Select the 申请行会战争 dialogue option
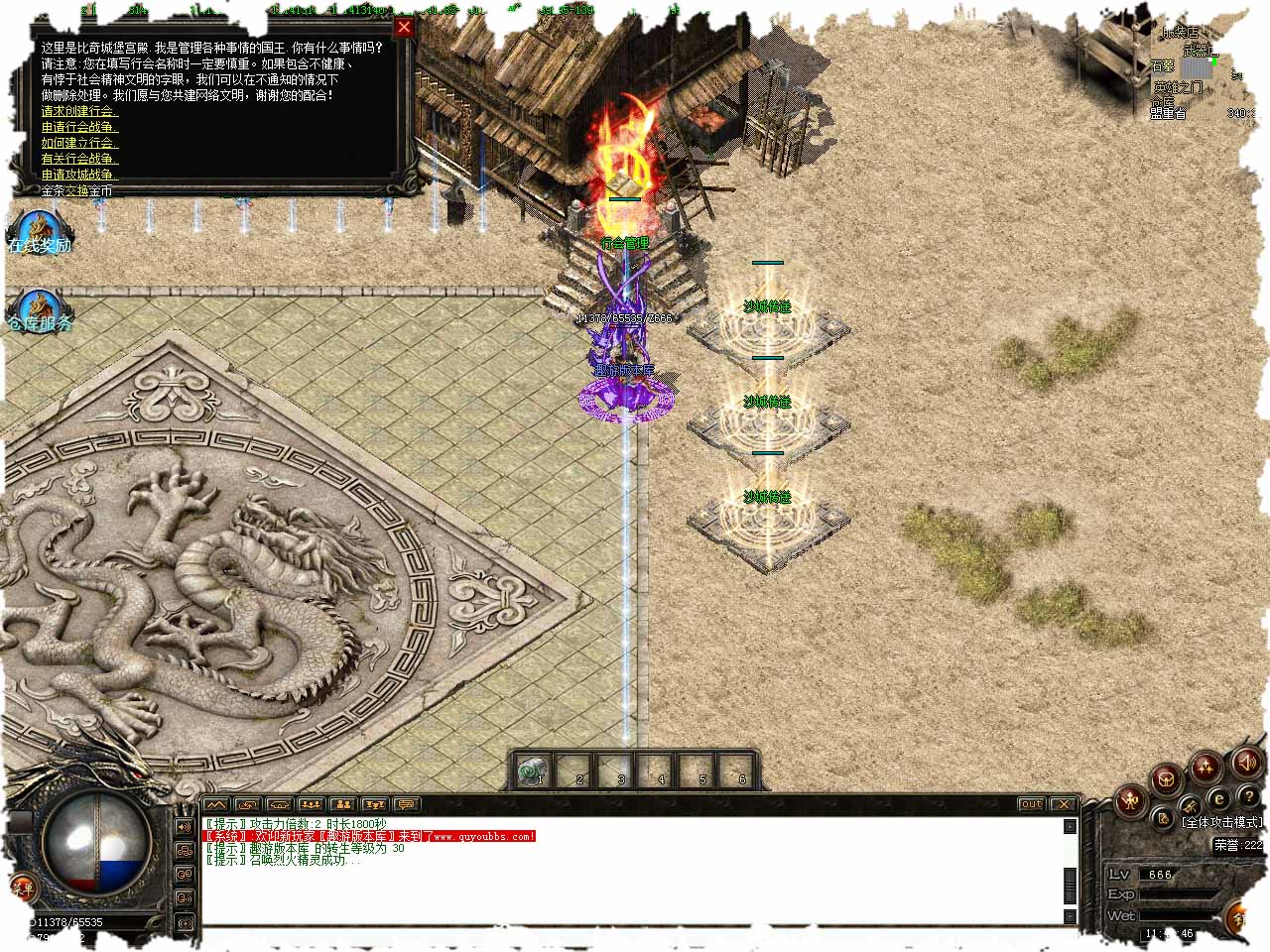This screenshot has width=1270, height=952. [x=79, y=127]
